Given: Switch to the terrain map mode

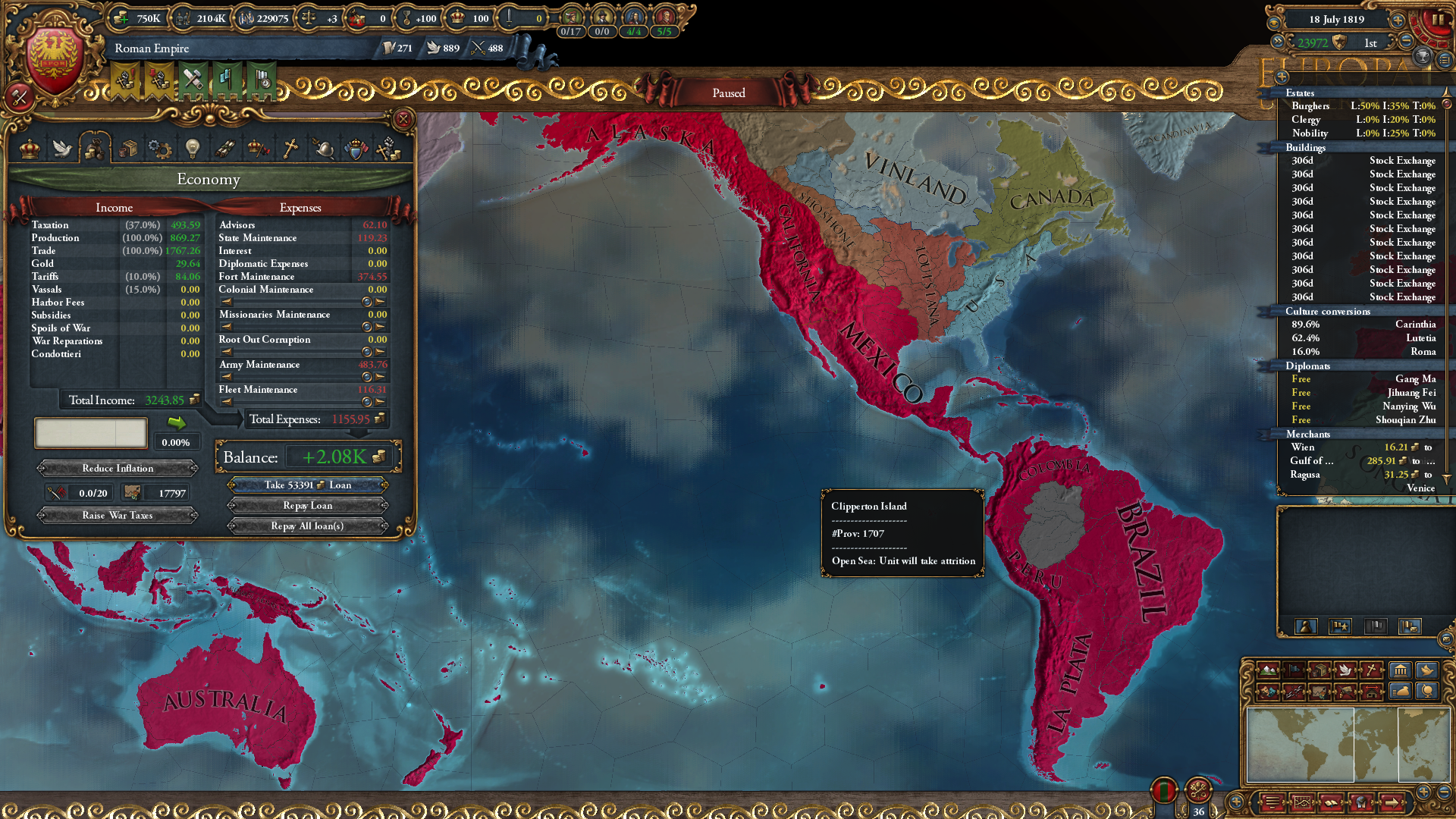Looking at the screenshot, I should (x=1267, y=670).
